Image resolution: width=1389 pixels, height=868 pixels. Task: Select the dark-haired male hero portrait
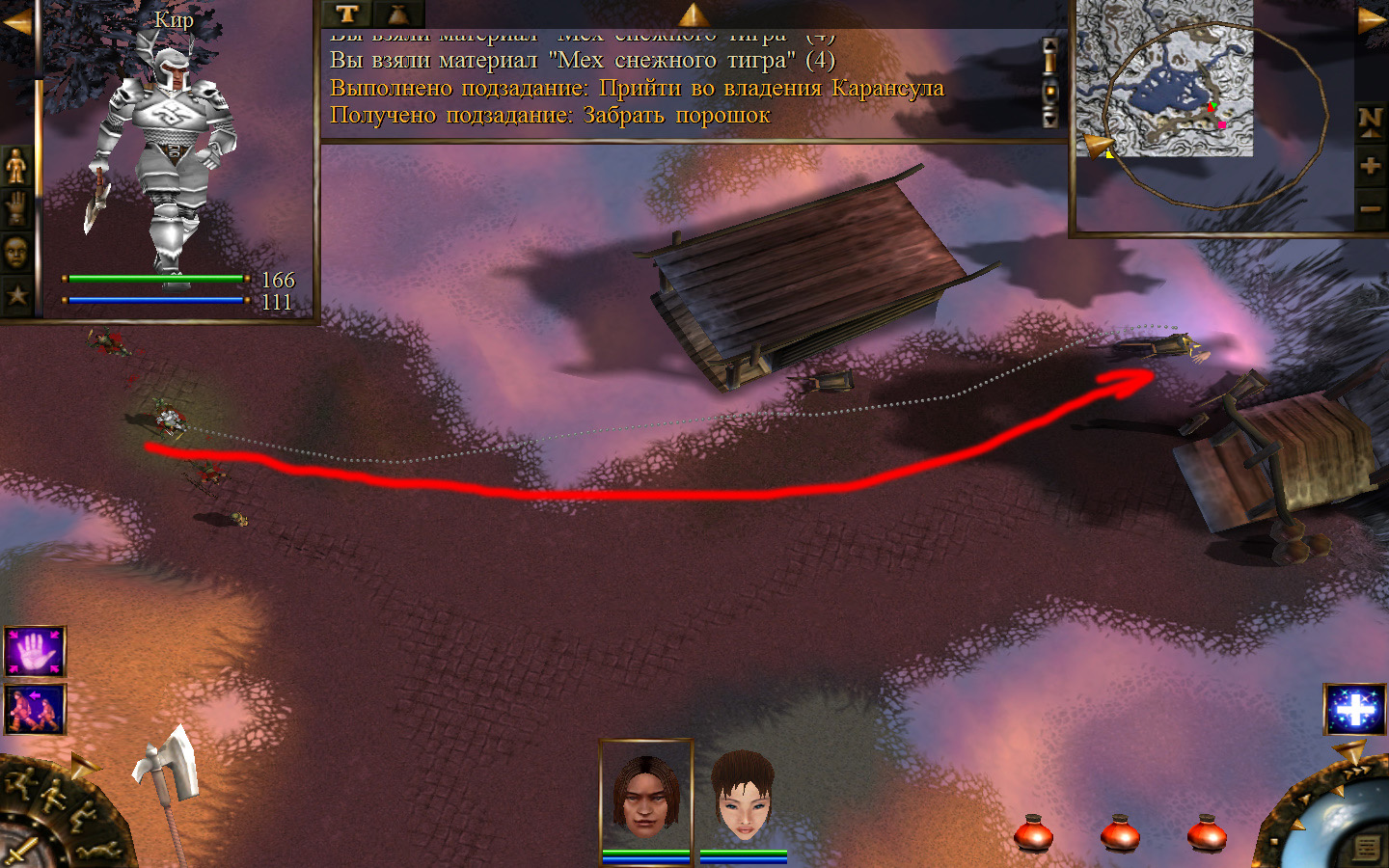coord(646,795)
